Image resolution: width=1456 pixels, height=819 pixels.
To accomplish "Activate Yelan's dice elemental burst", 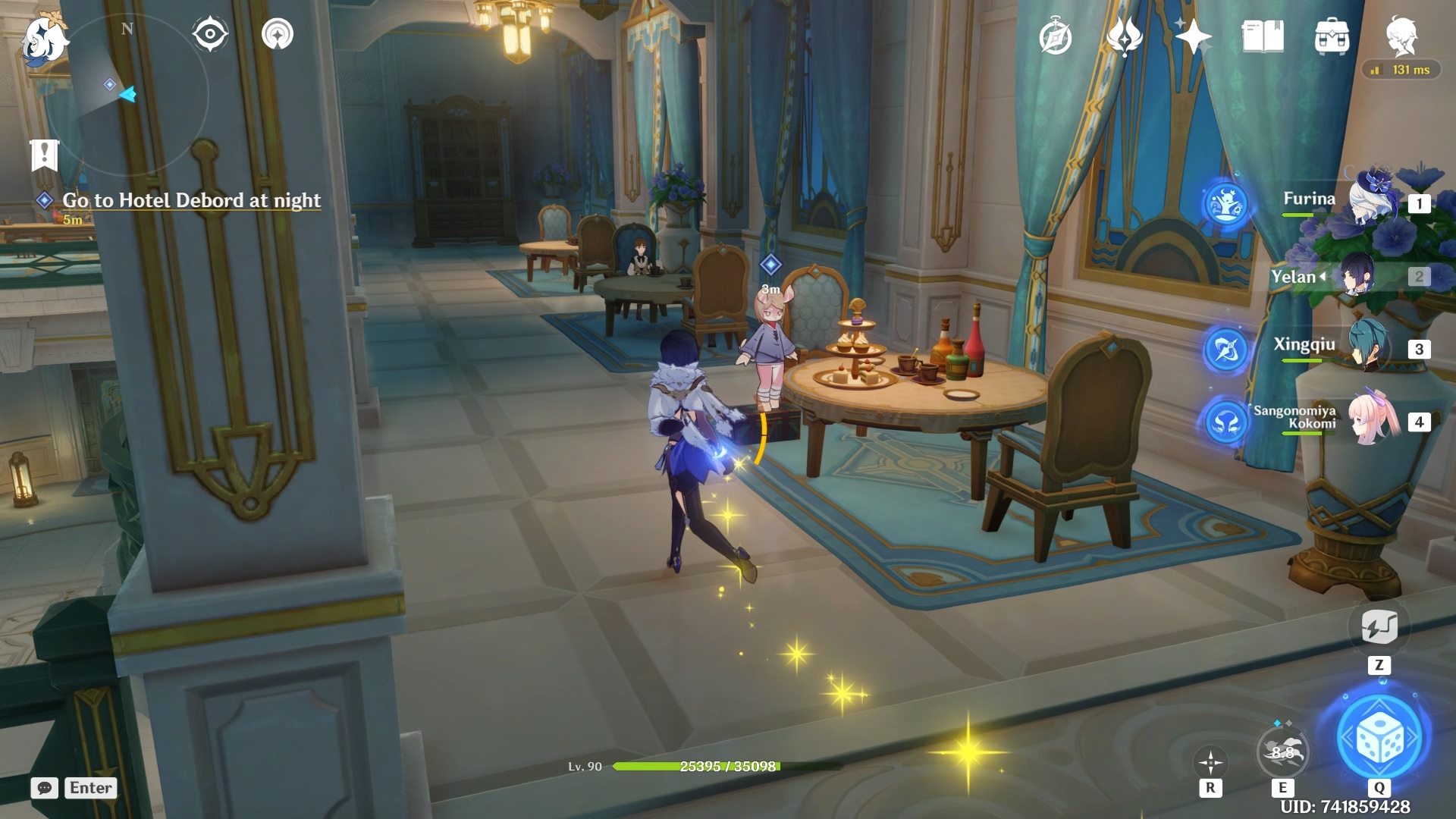I will pos(1379,738).
